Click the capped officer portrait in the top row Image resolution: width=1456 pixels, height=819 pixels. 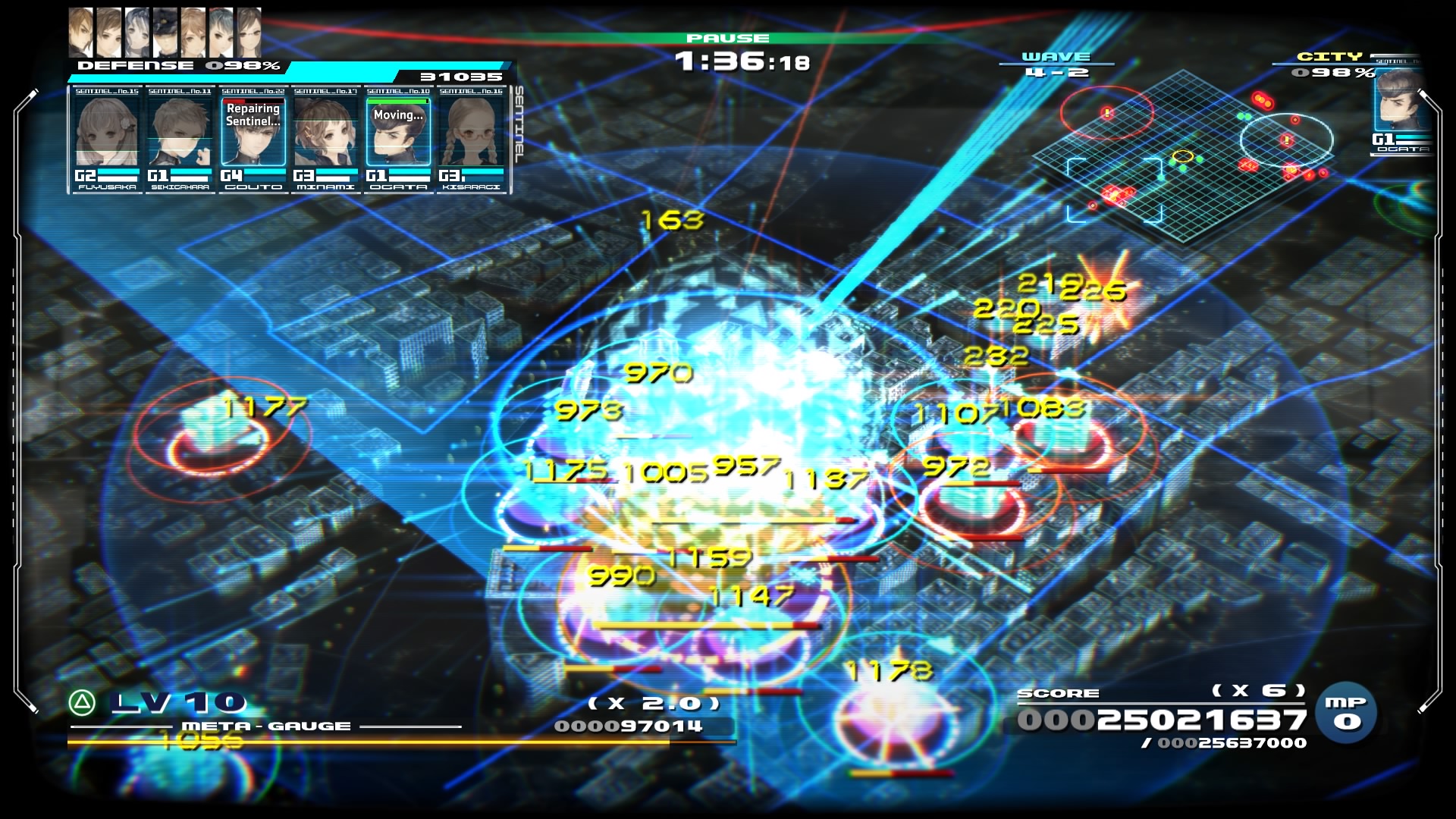pyautogui.click(x=165, y=33)
